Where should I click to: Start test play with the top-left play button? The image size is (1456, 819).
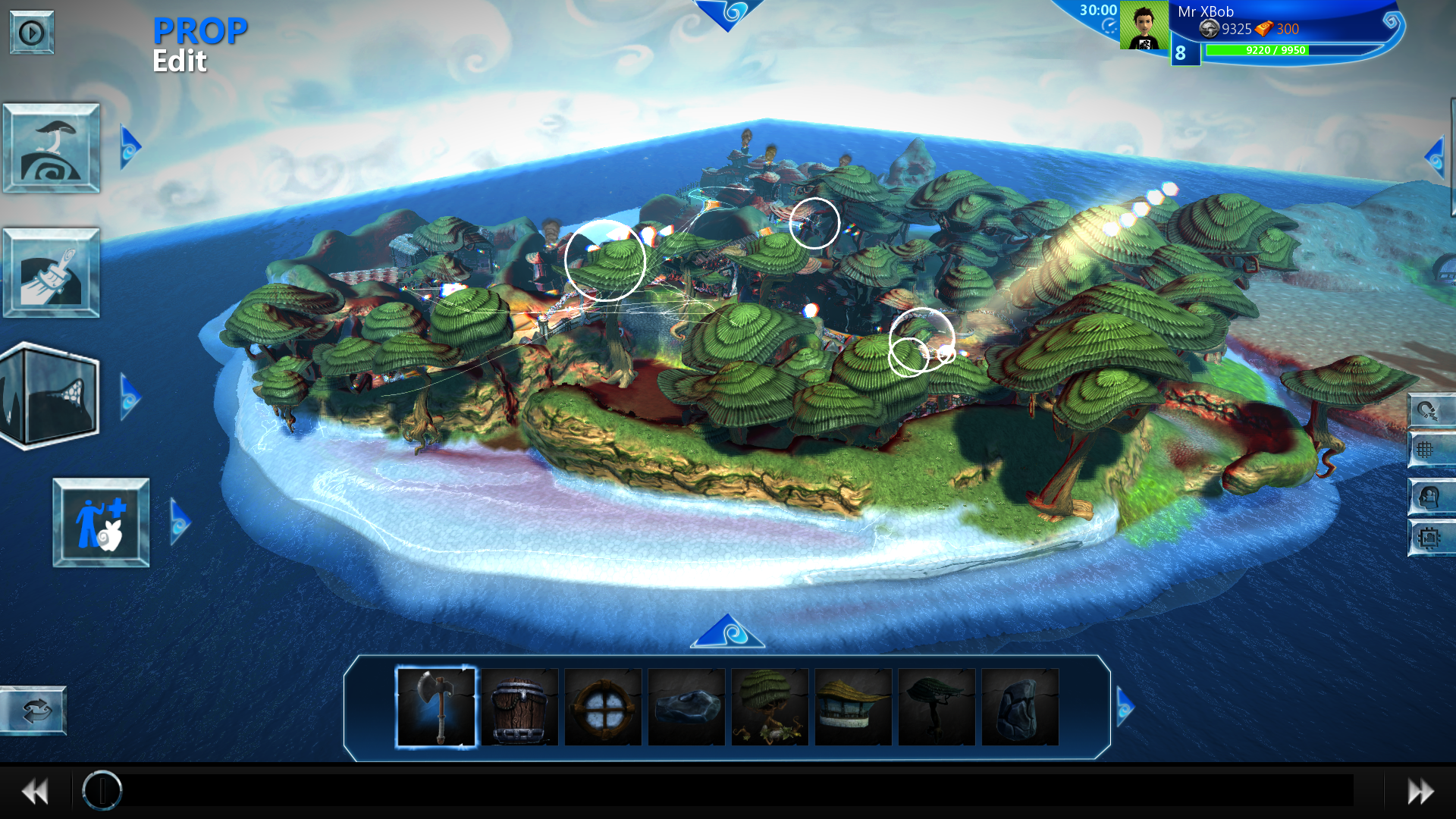[31, 33]
